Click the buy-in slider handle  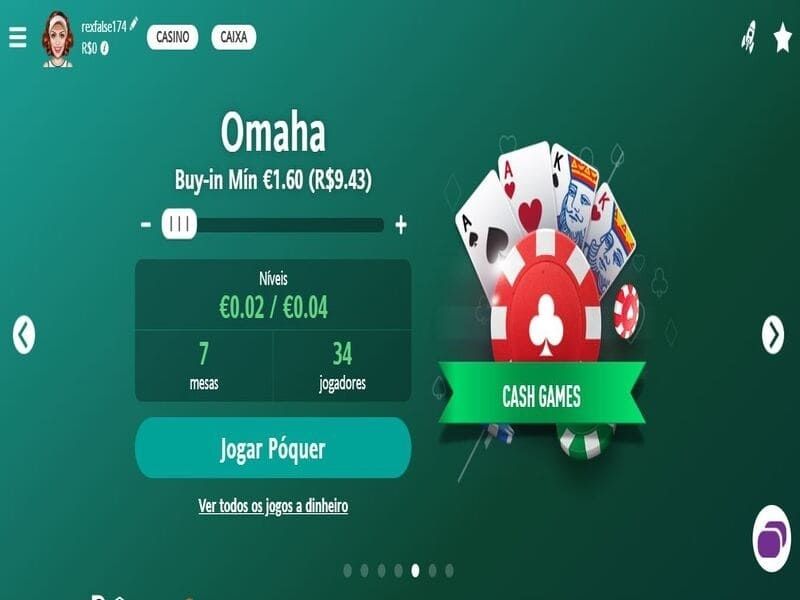(179, 225)
